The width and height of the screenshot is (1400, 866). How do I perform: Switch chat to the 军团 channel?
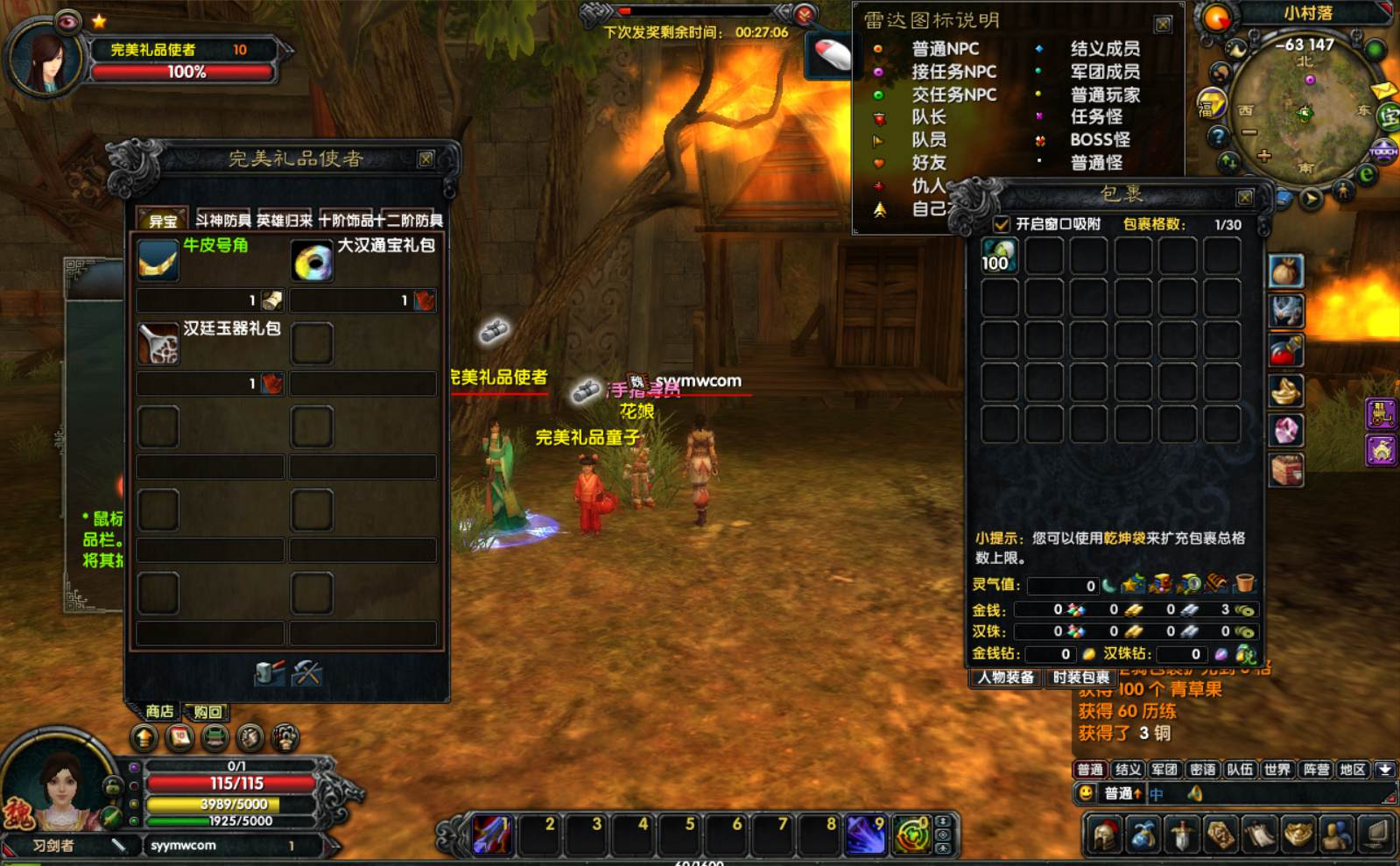[x=1164, y=770]
